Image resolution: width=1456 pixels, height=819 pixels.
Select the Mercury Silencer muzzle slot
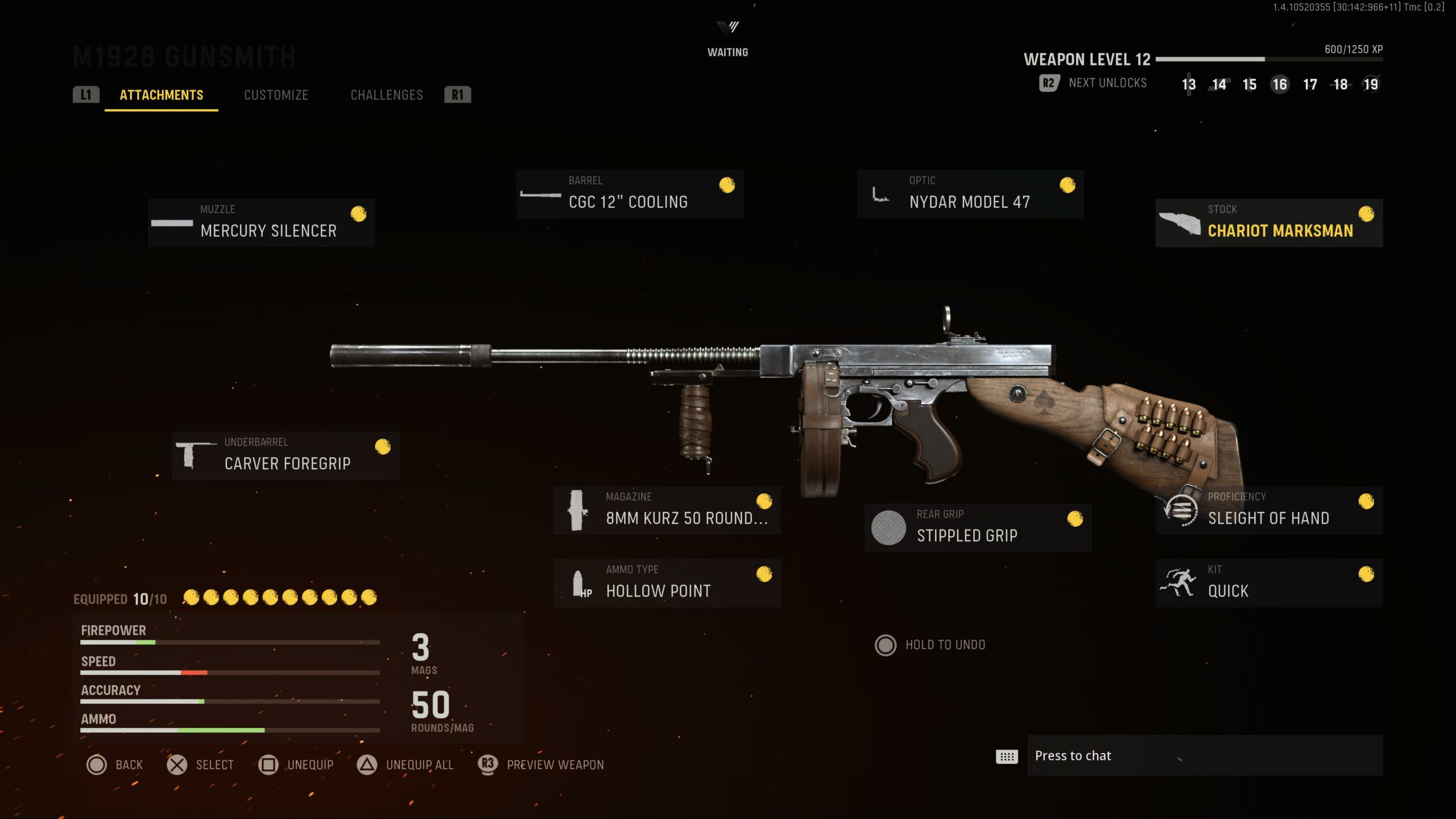261,222
